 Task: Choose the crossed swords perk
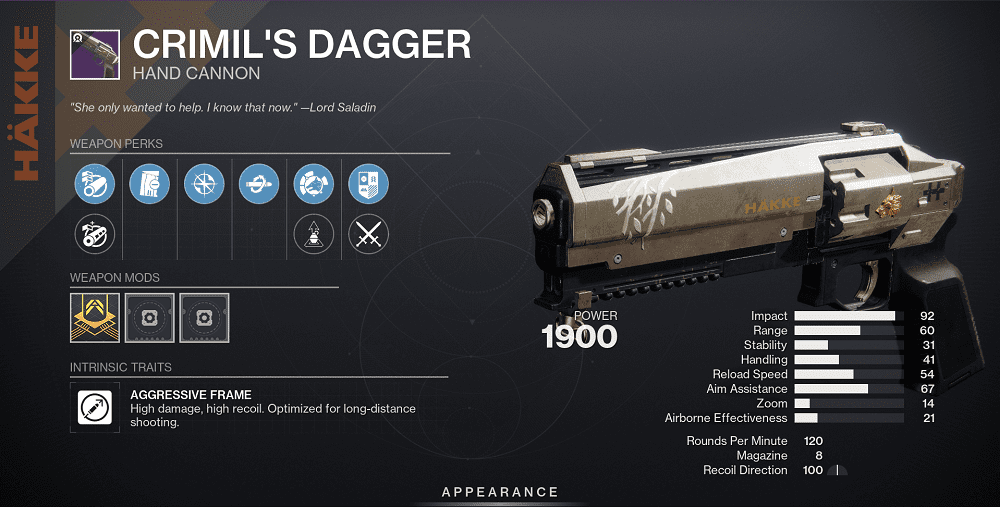coord(368,236)
